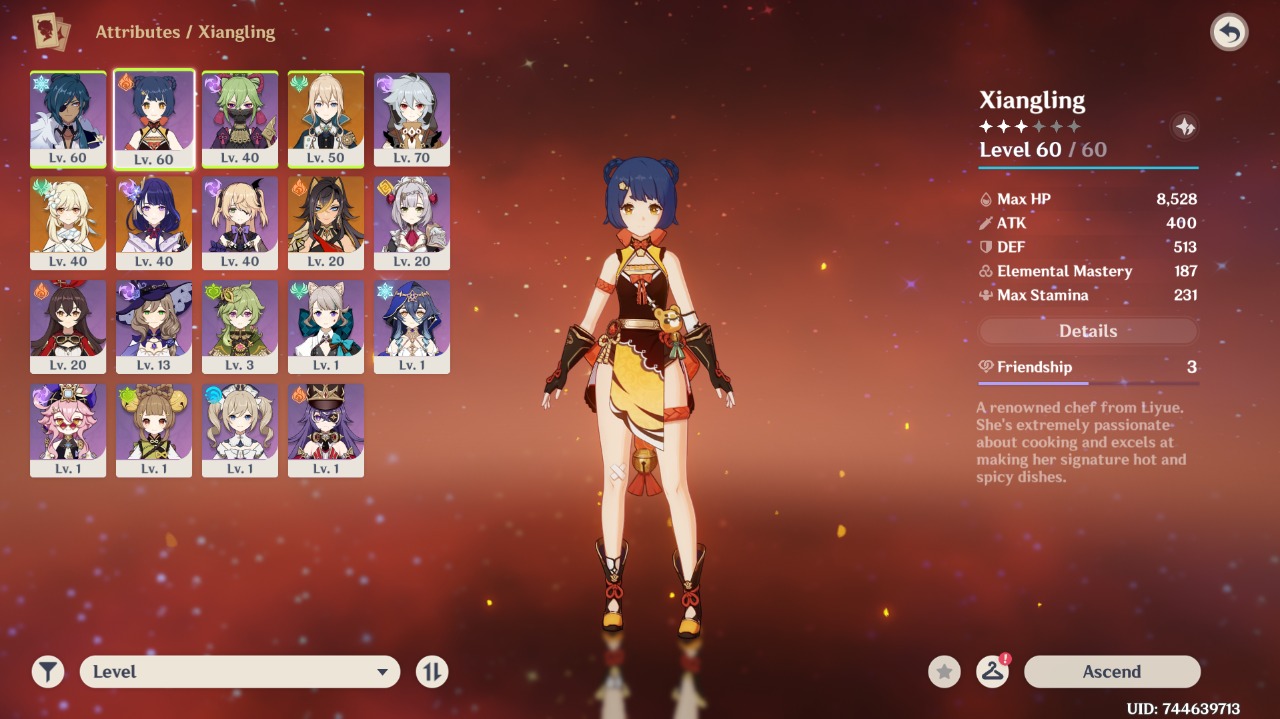Open the outfit hanger icon
1280x719 pixels.
[x=992, y=672]
